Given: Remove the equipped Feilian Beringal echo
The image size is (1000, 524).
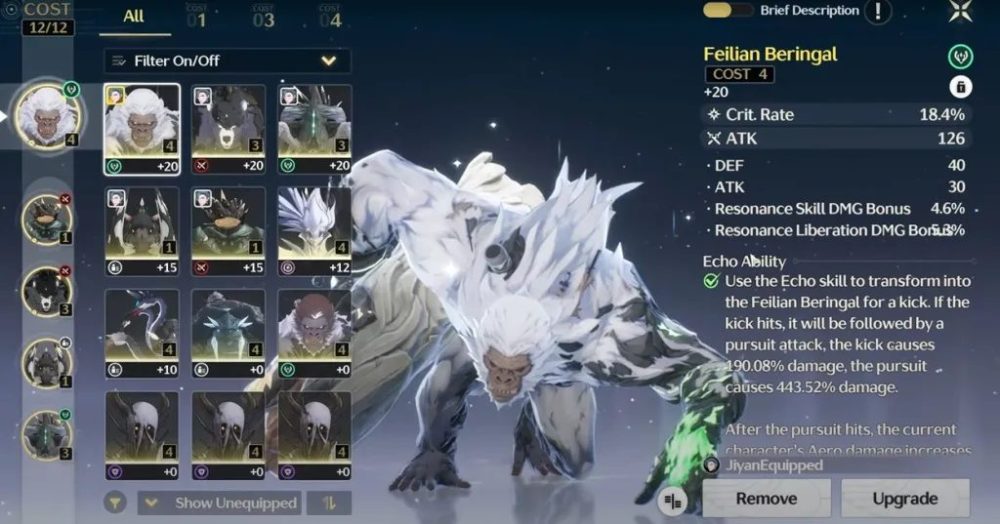Looking at the screenshot, I should click(766, 498).
